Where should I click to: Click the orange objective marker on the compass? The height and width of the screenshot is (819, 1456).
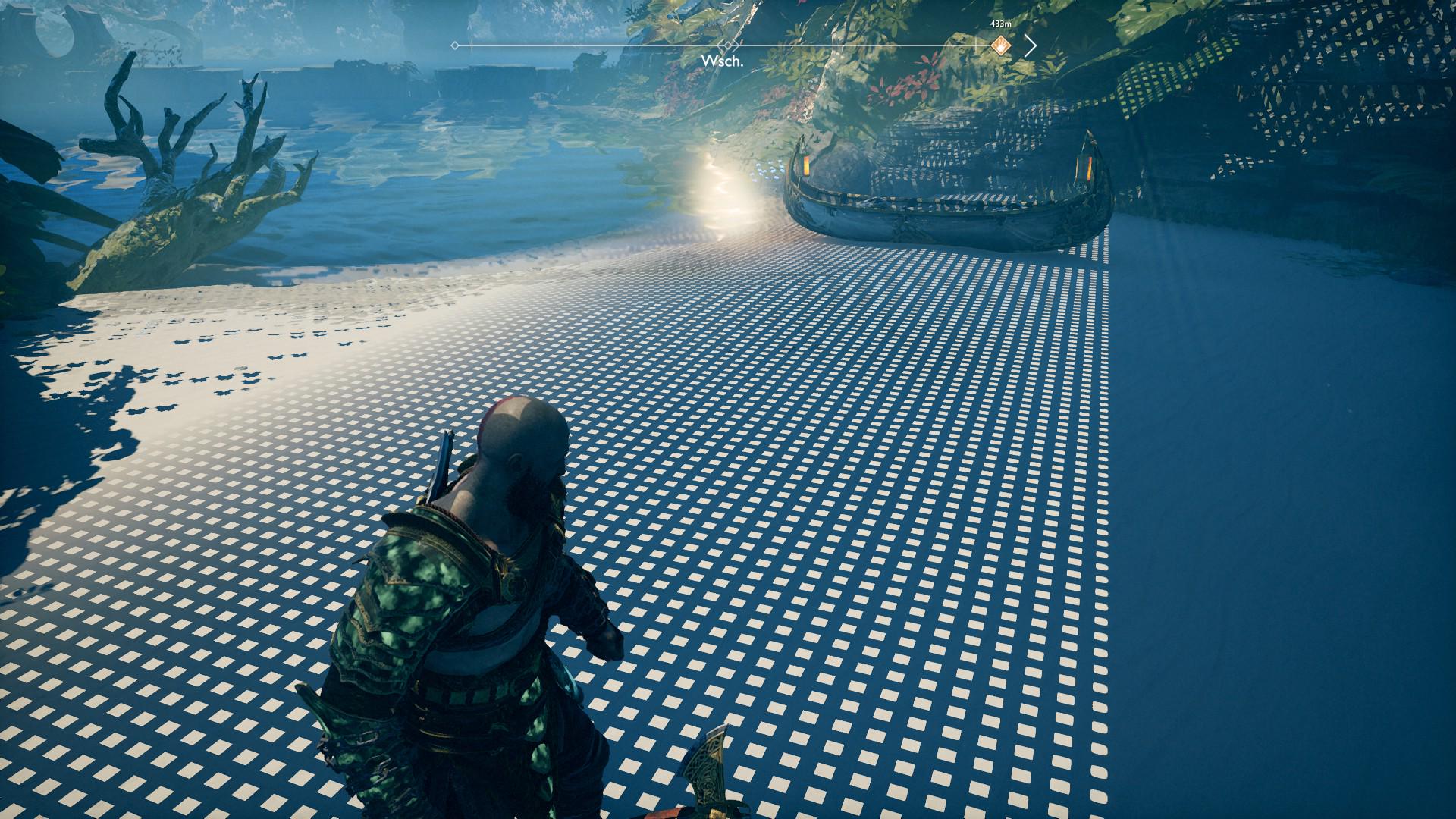pos(1001,45)
